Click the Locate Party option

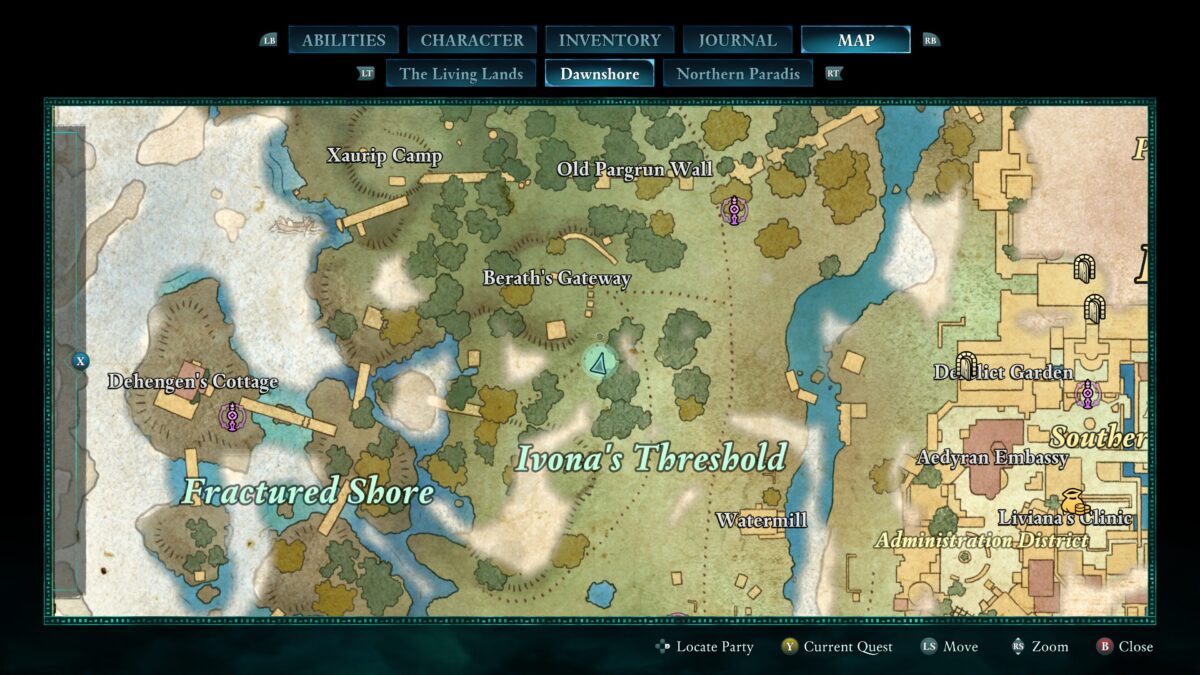[x=705, y=647]
